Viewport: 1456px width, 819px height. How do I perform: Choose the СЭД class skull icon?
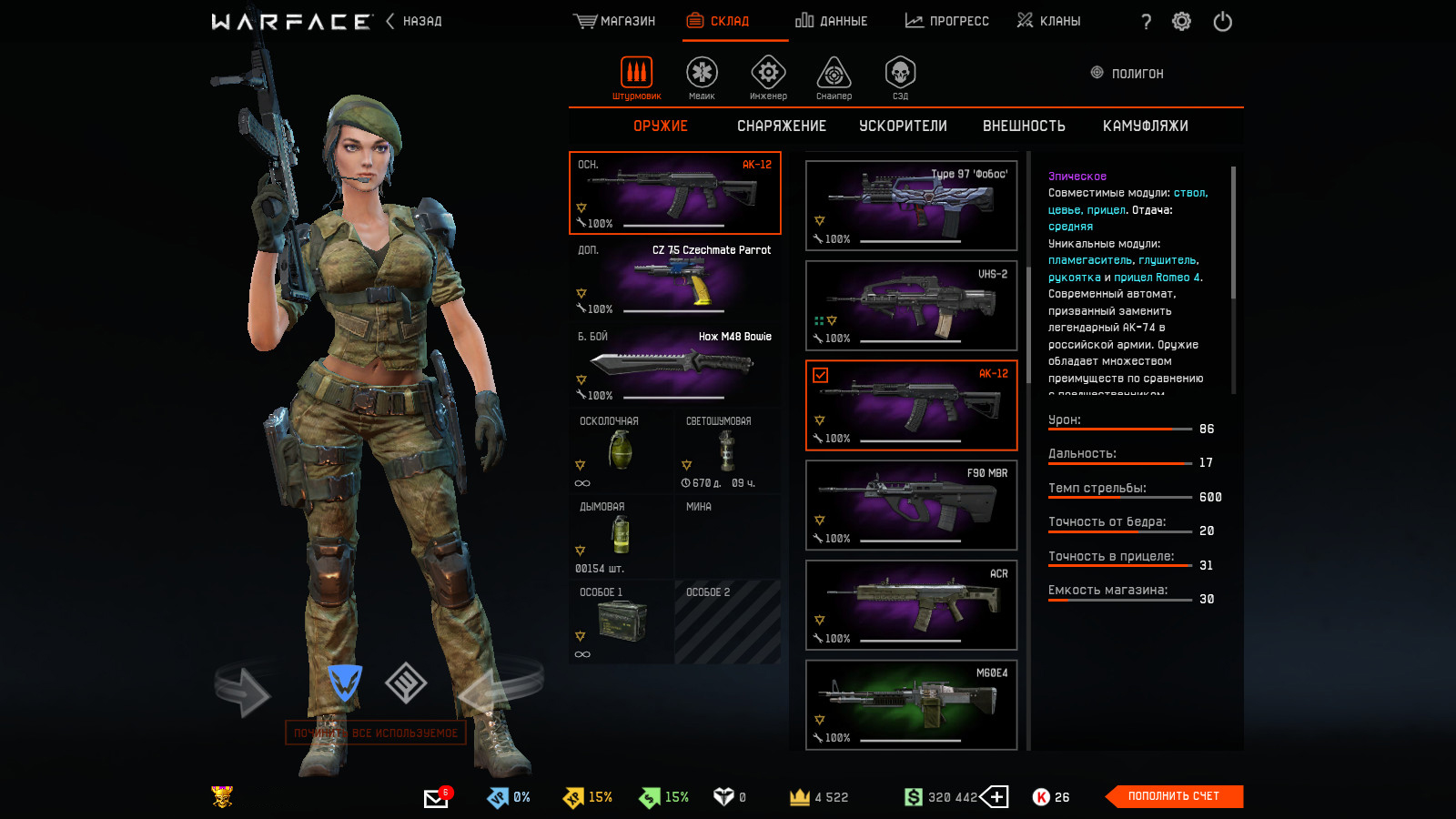(900, 76)
